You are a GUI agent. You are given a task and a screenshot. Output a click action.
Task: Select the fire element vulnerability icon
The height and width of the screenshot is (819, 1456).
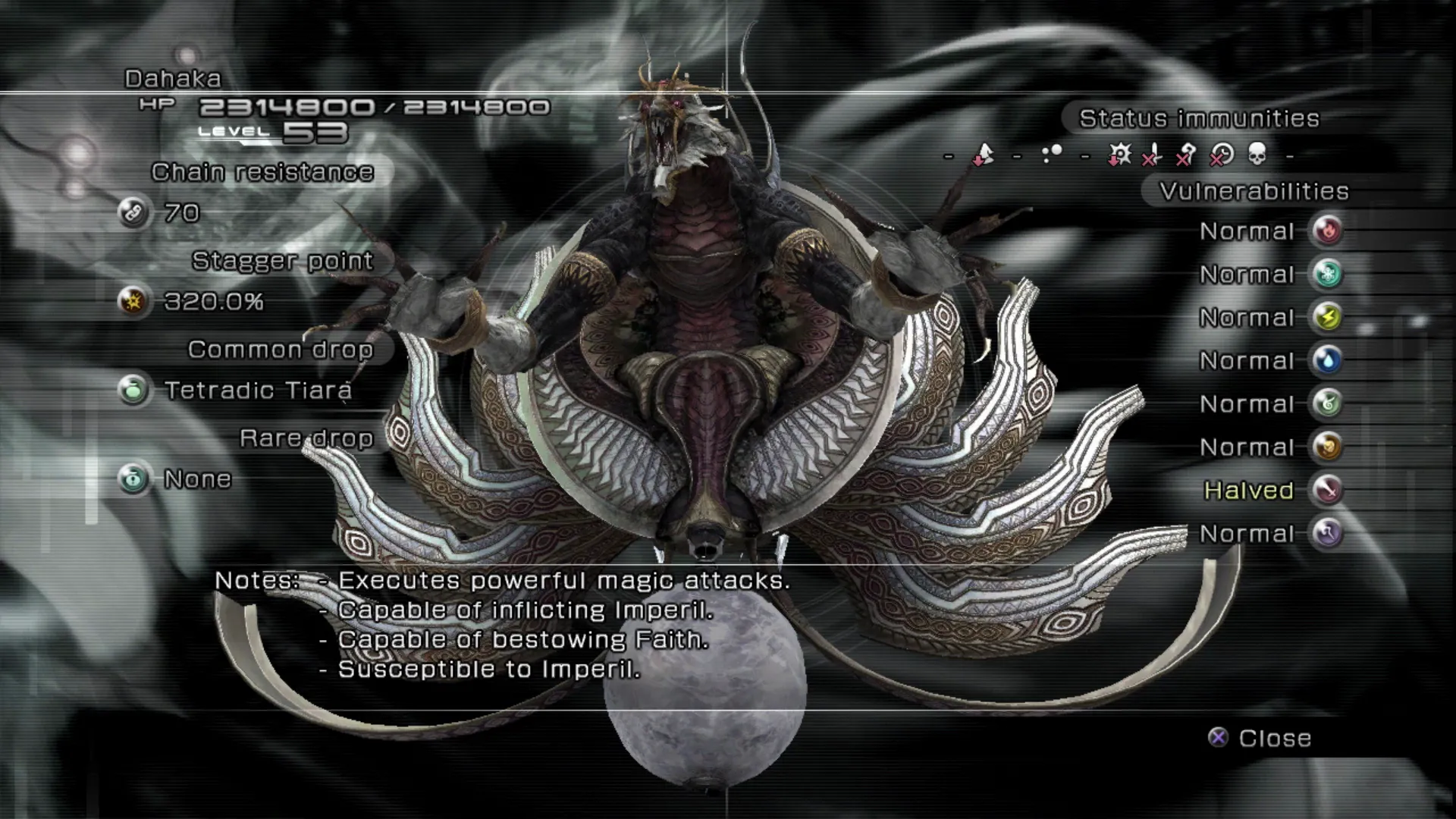1327,231
